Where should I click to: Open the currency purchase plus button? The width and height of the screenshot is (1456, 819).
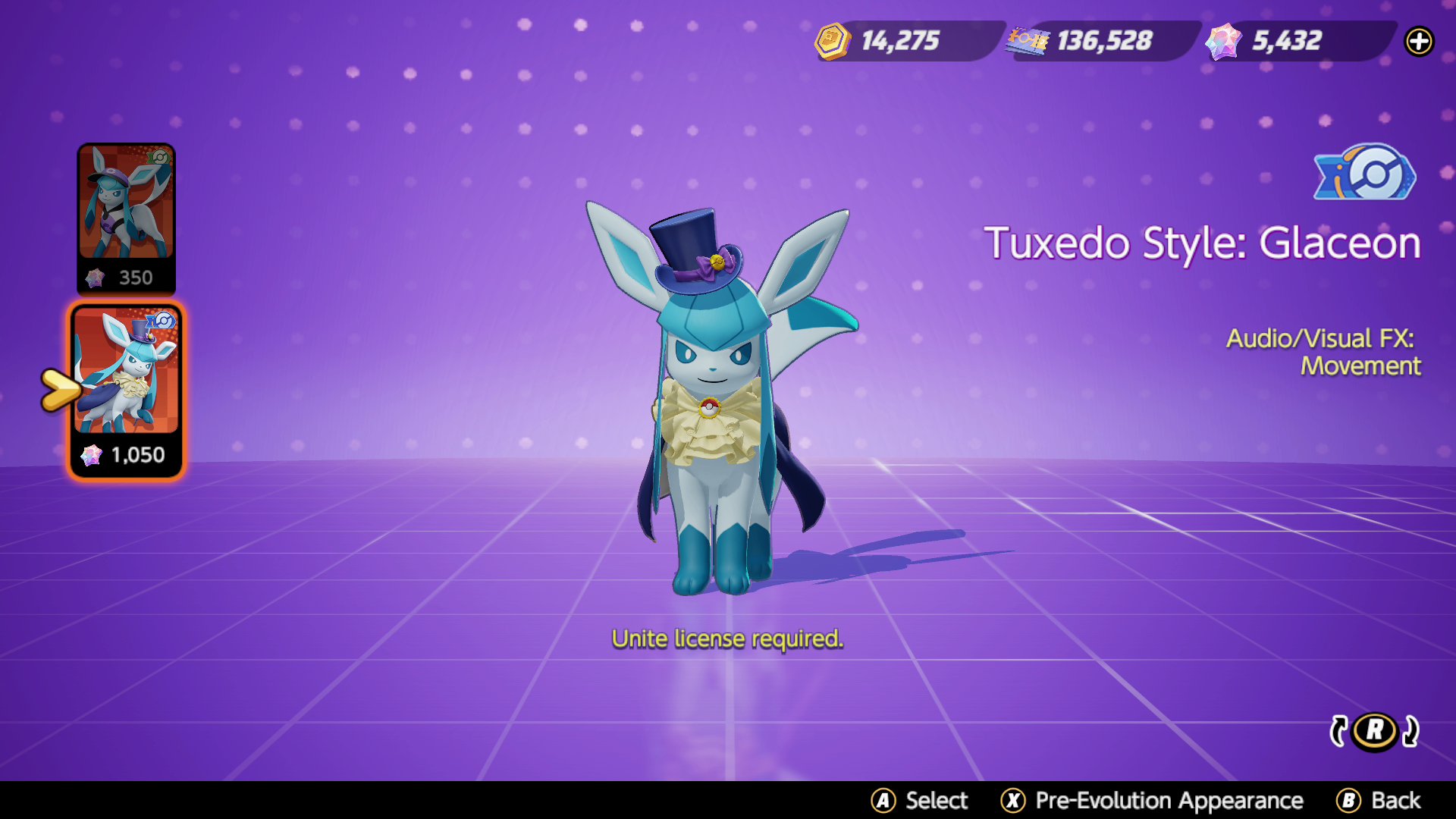[1420, 42]
